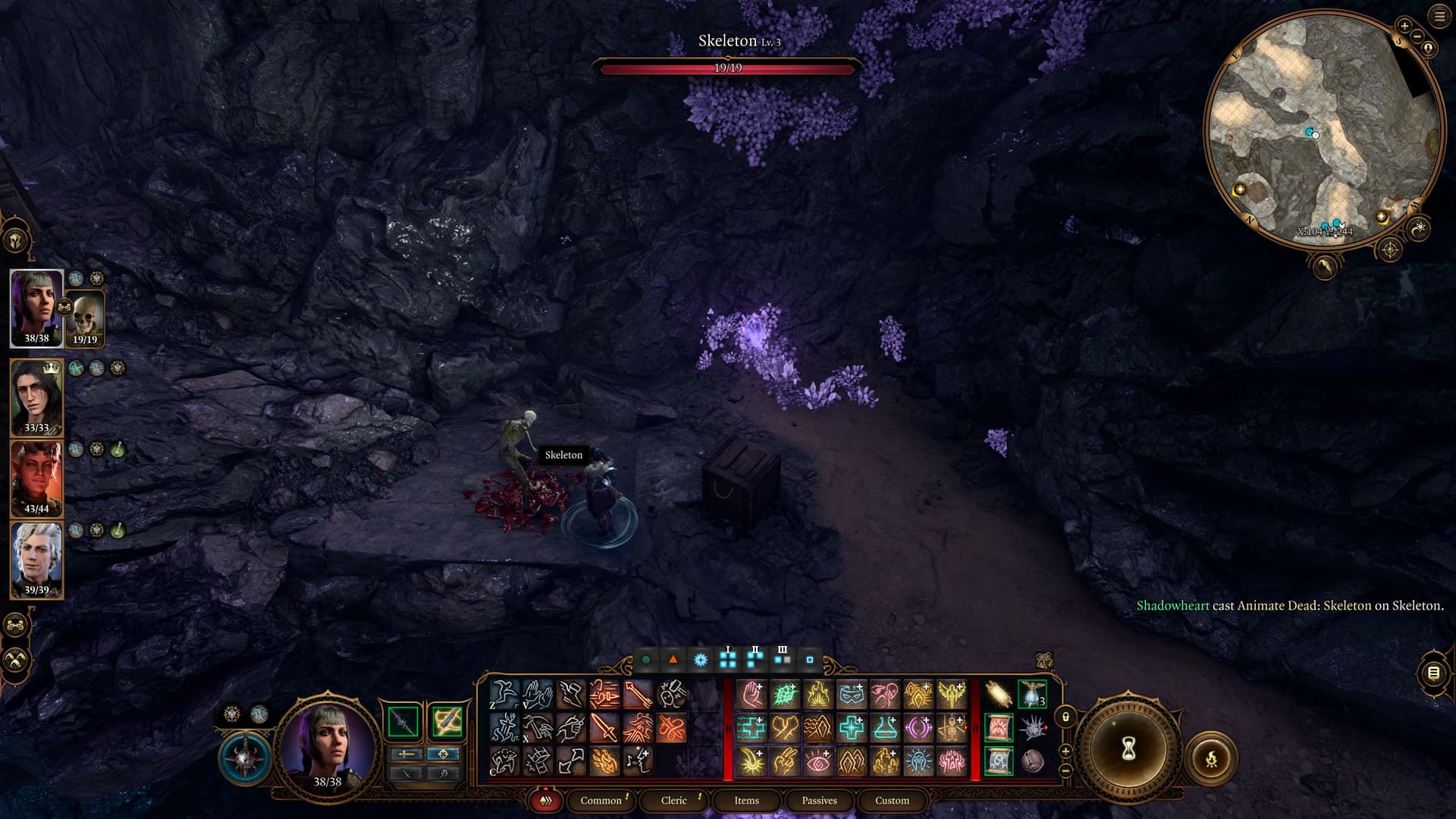Zoom out on the minimap
Image resolution: width=1456 pixels, height=819 pixels.
(1417, 36)
